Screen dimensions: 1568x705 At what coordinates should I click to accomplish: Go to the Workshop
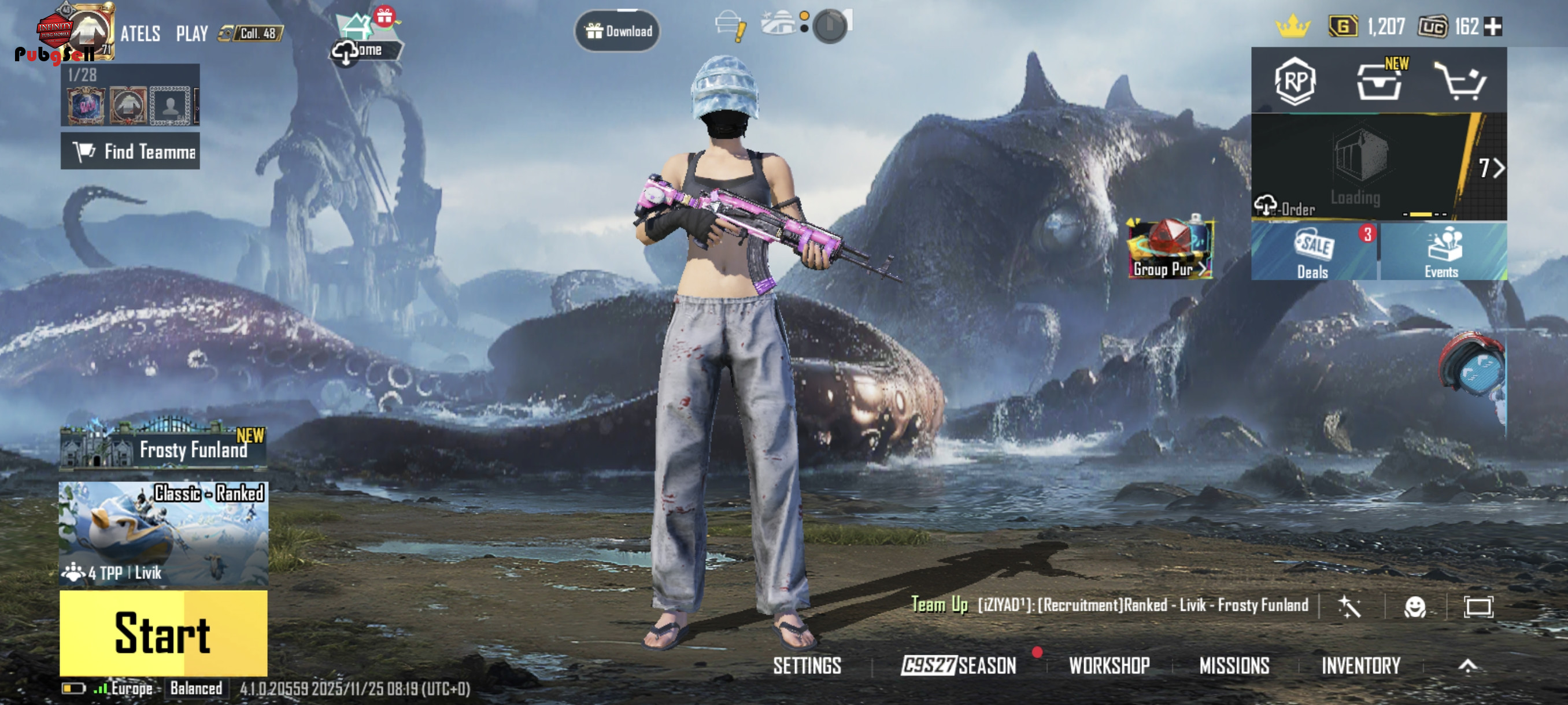(x=1109, y=666)
